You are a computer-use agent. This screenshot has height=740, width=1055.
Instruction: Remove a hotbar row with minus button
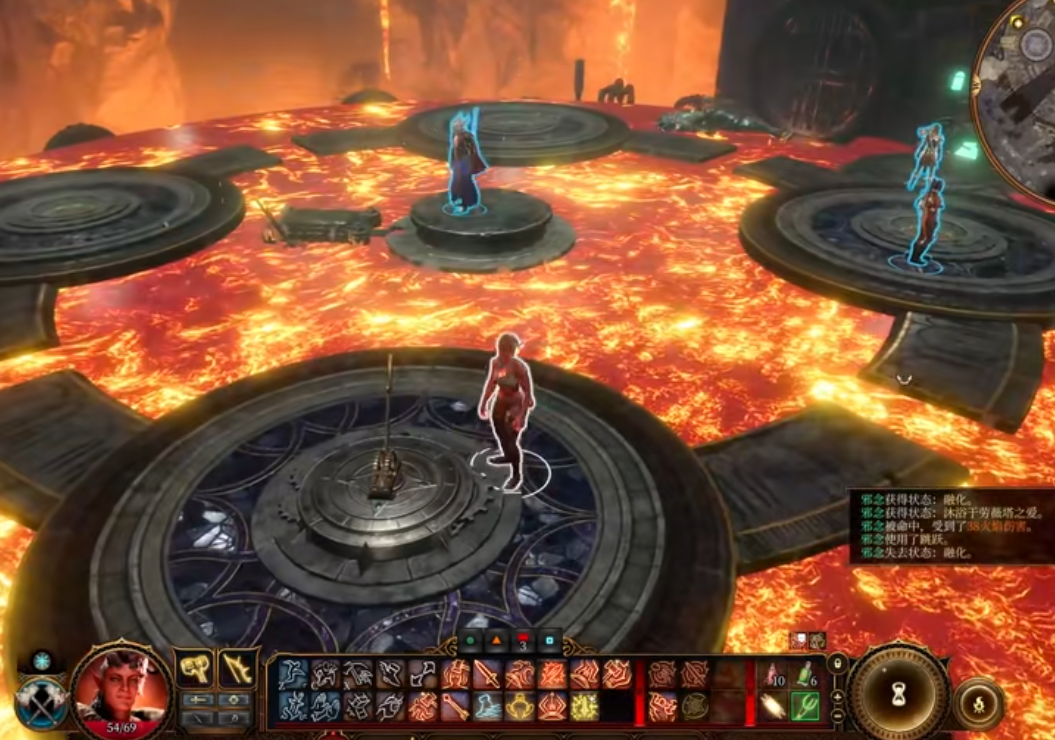point(838,714)
